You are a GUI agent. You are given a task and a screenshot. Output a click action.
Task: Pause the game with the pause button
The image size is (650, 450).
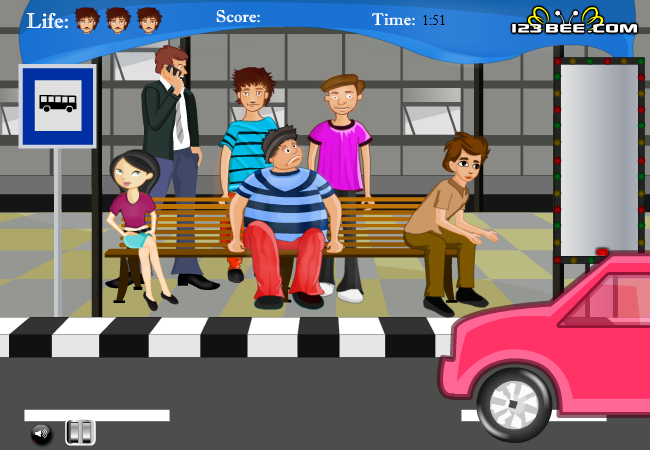coord(81,432)
